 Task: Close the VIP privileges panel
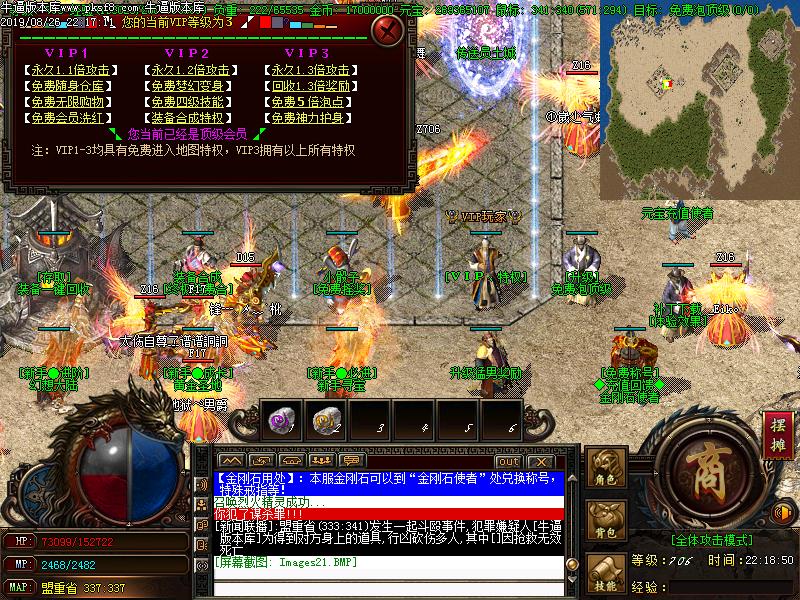(388, 30)
